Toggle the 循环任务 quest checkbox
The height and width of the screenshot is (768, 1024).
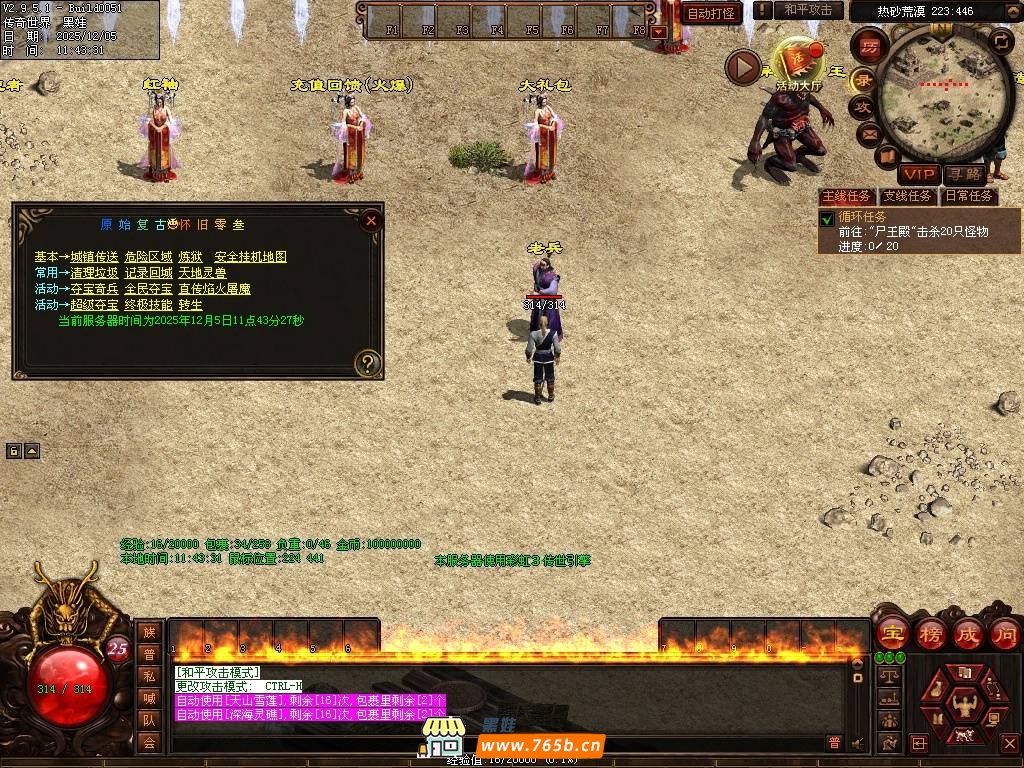pos(827,219)
